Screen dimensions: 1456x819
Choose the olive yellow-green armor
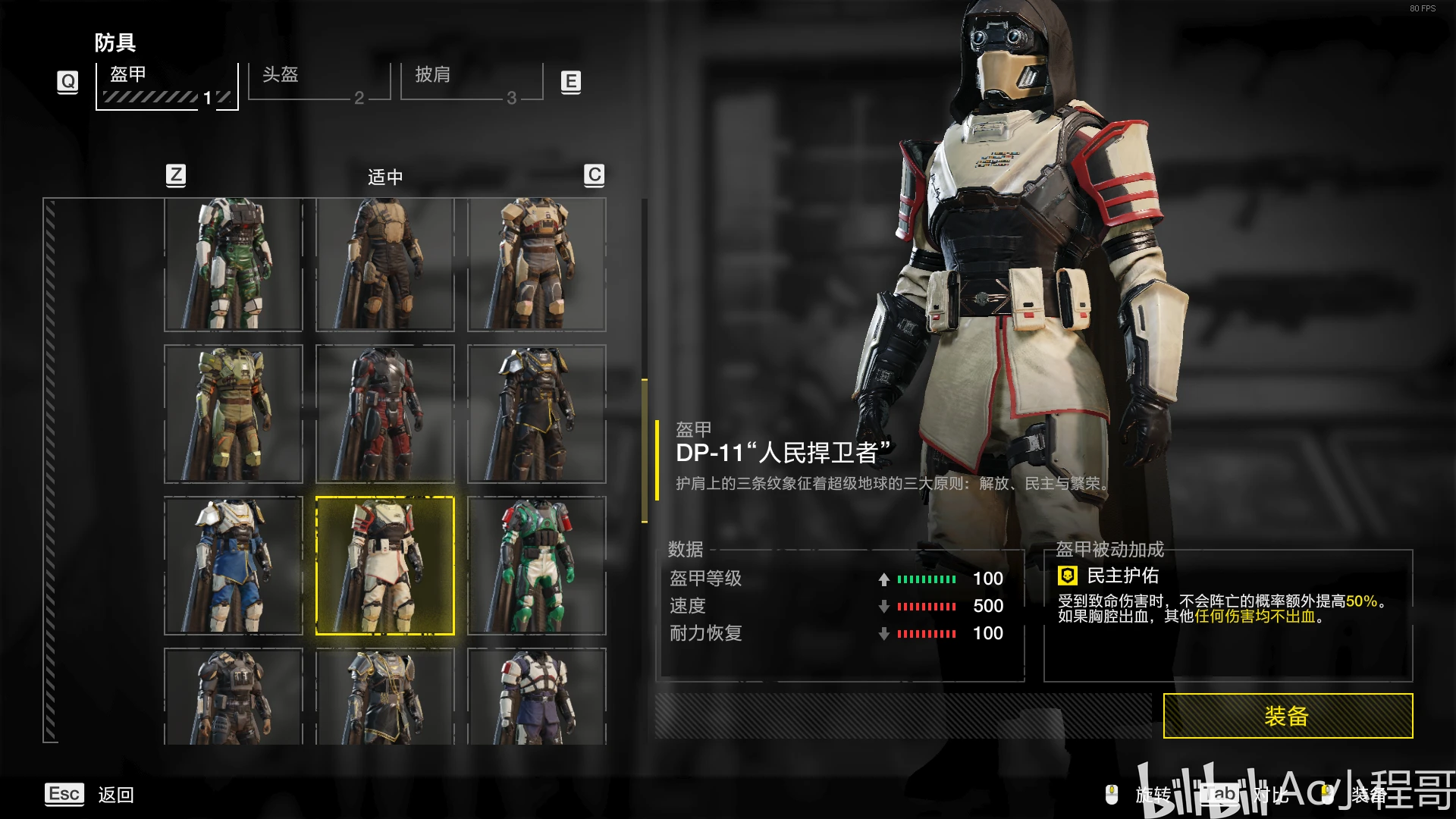pyautogui.click(x=234, y=414)
